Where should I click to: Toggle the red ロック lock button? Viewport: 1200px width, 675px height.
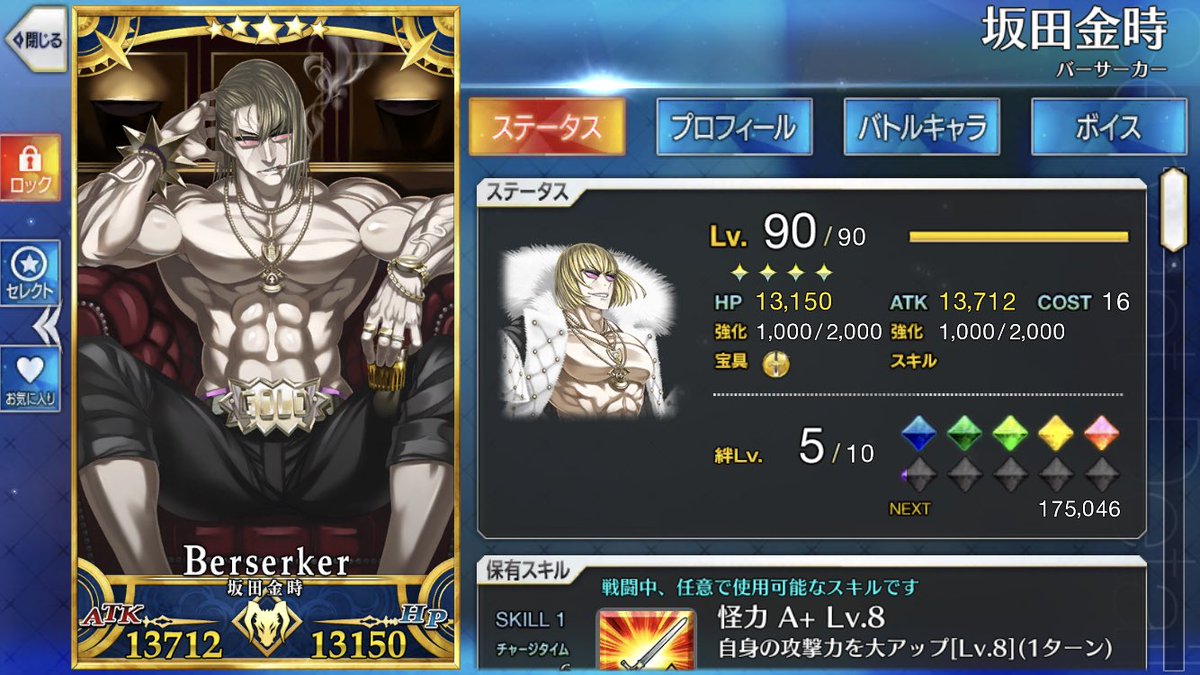(x=31, y=167)
